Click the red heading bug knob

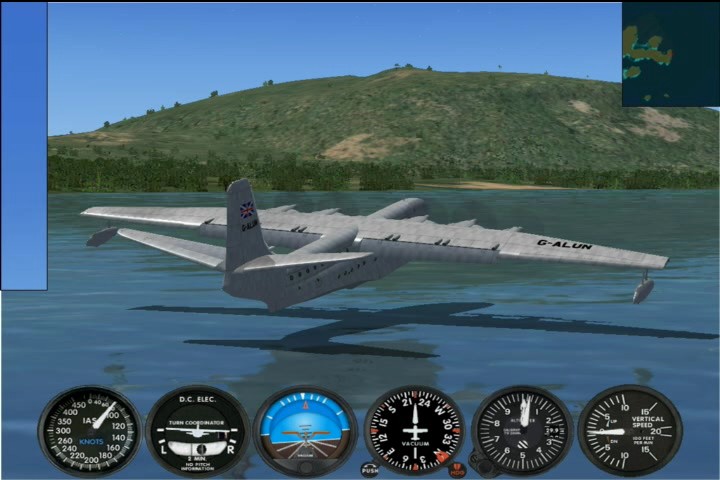[455, 468]
